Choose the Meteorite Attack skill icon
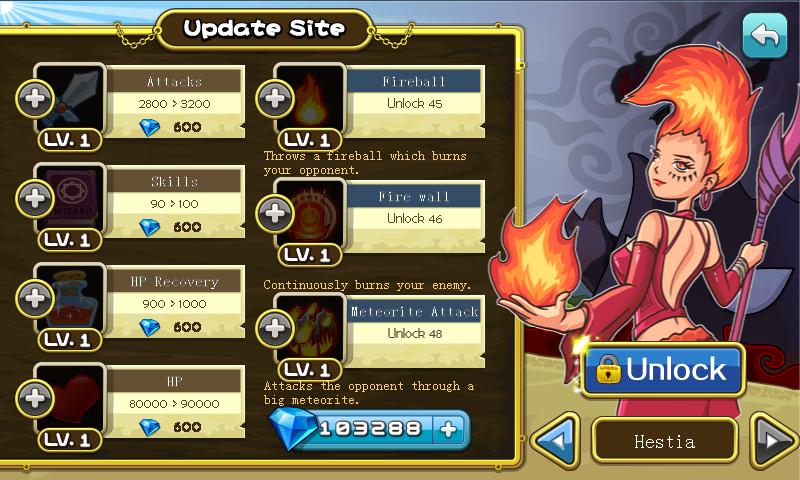 click(310, 326)
